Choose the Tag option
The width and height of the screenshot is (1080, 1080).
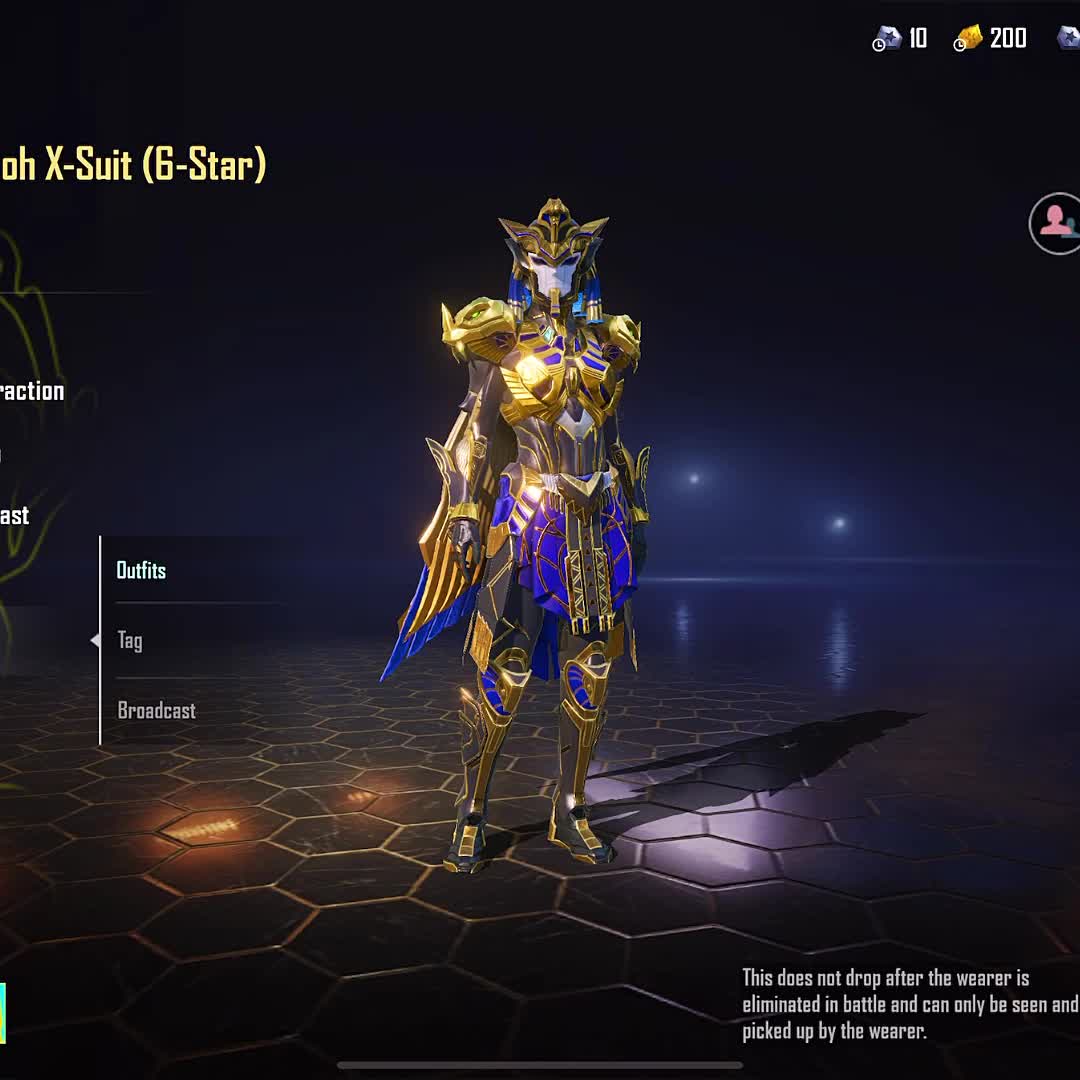click(x=130, y=640)
